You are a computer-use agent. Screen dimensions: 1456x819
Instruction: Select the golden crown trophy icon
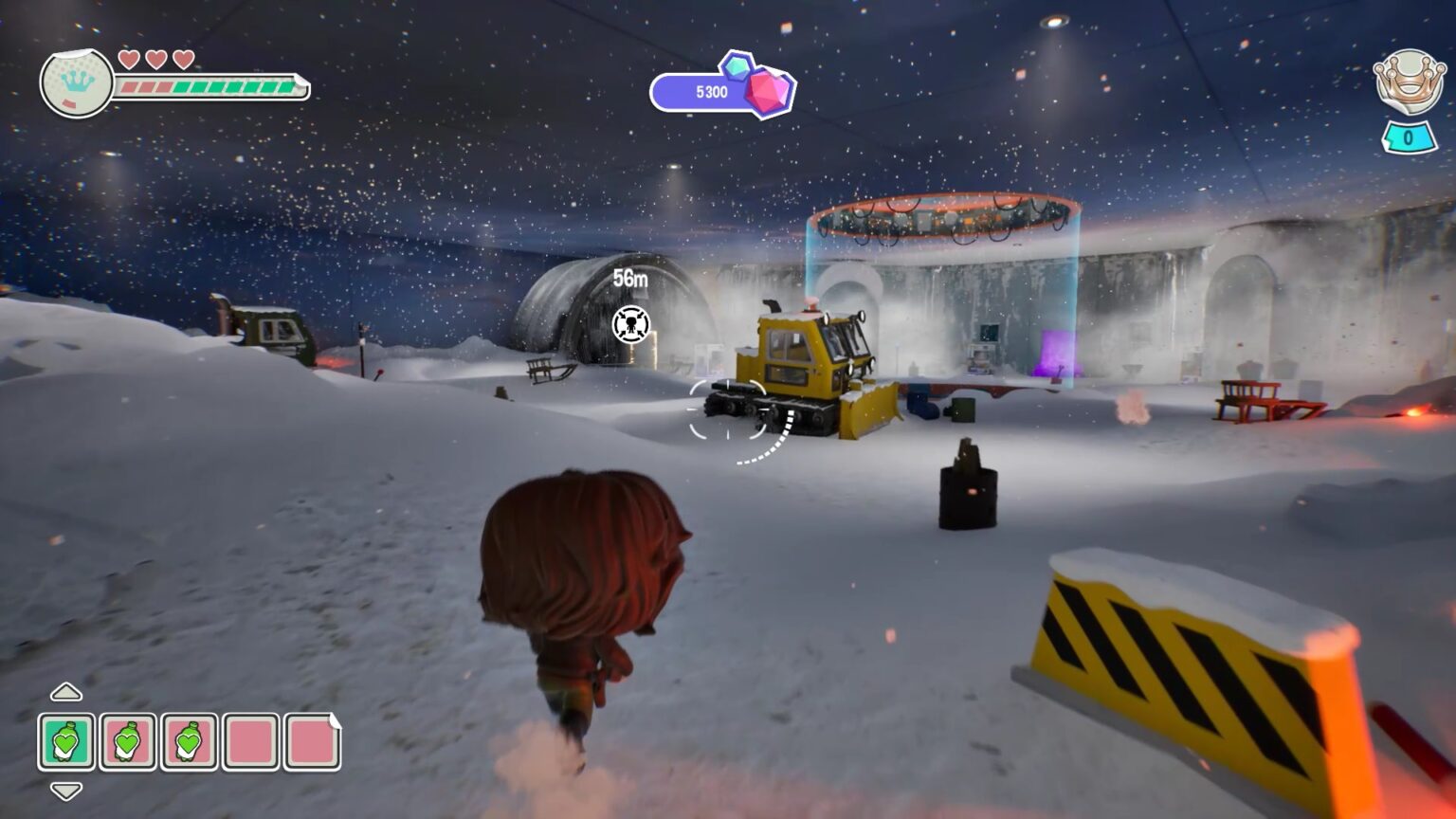click(x=1409, y=82)
